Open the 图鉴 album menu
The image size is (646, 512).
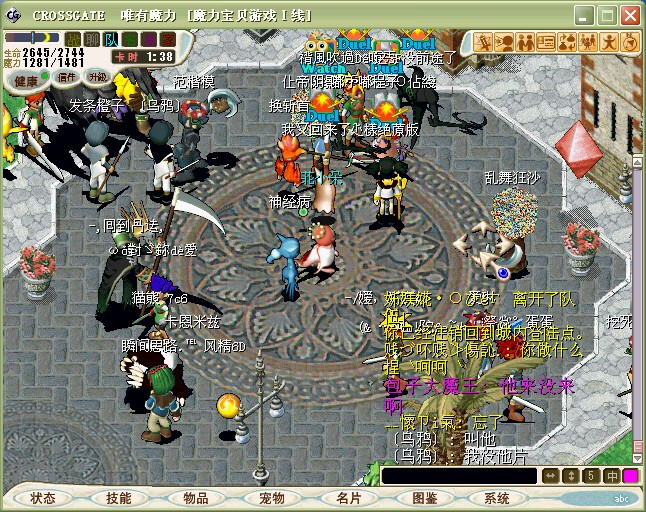(424, 498)
